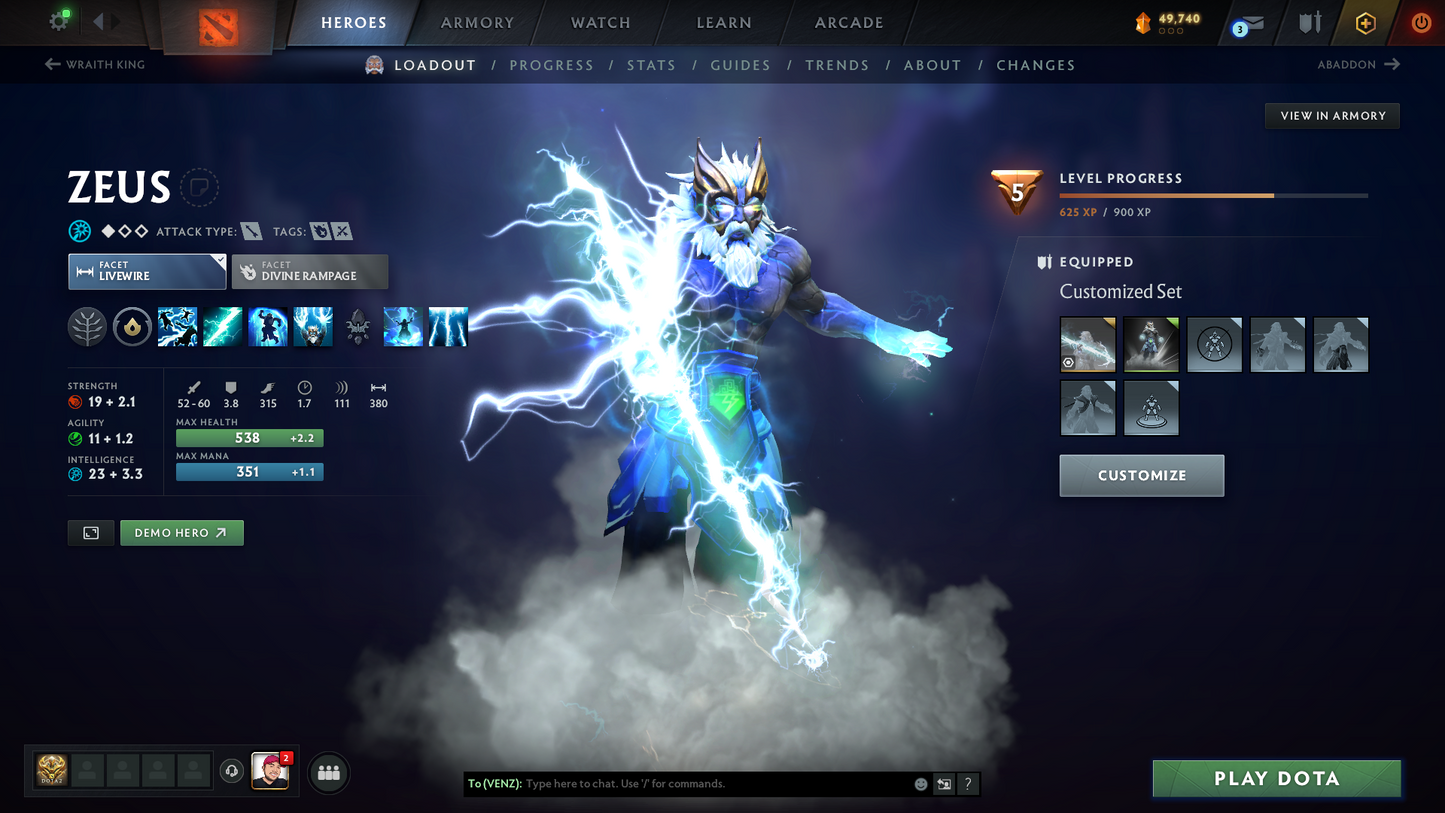
Task: Open Zeus's talent tree icon
Action: pyautogui.click(x=87, y=327)
